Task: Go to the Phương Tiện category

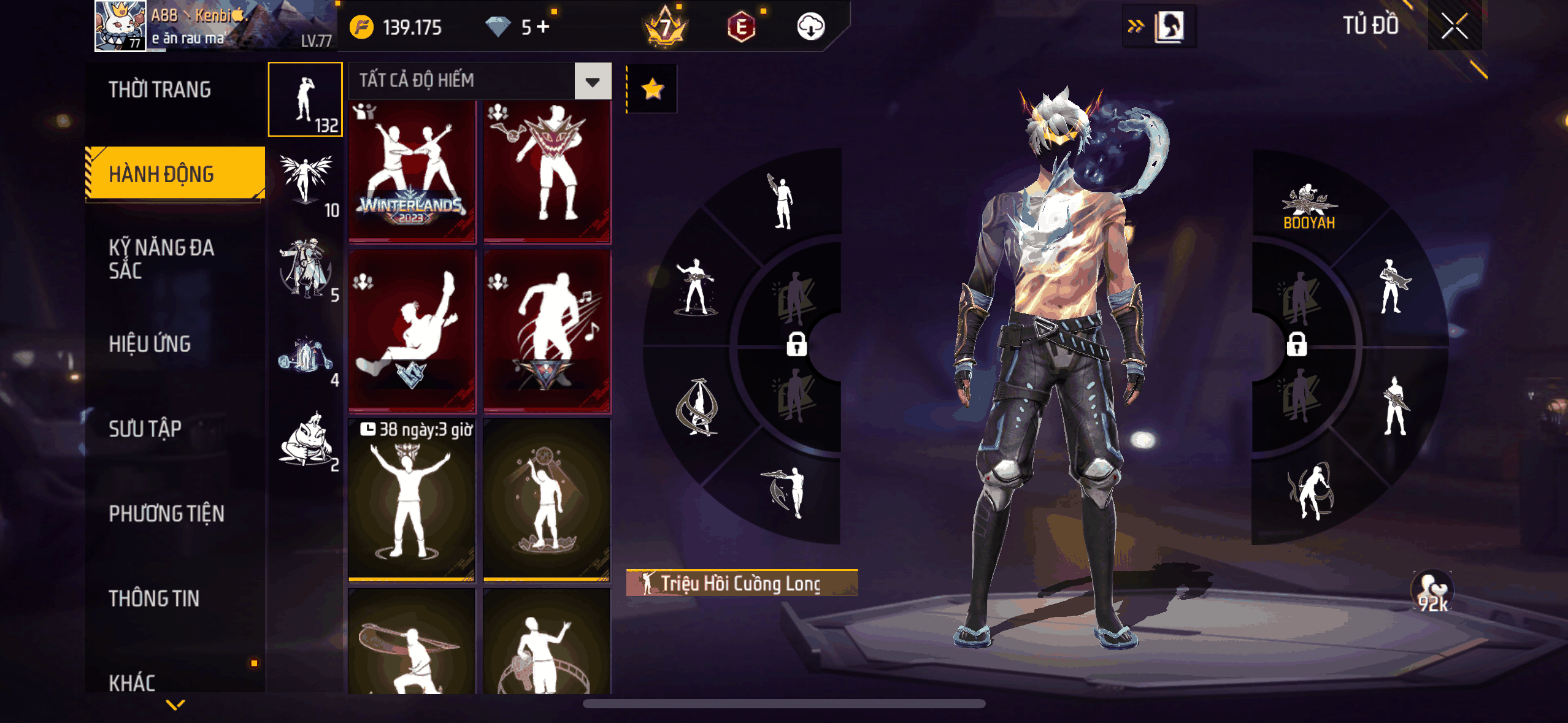Action: pyautogui.click(x=166, y=513)
